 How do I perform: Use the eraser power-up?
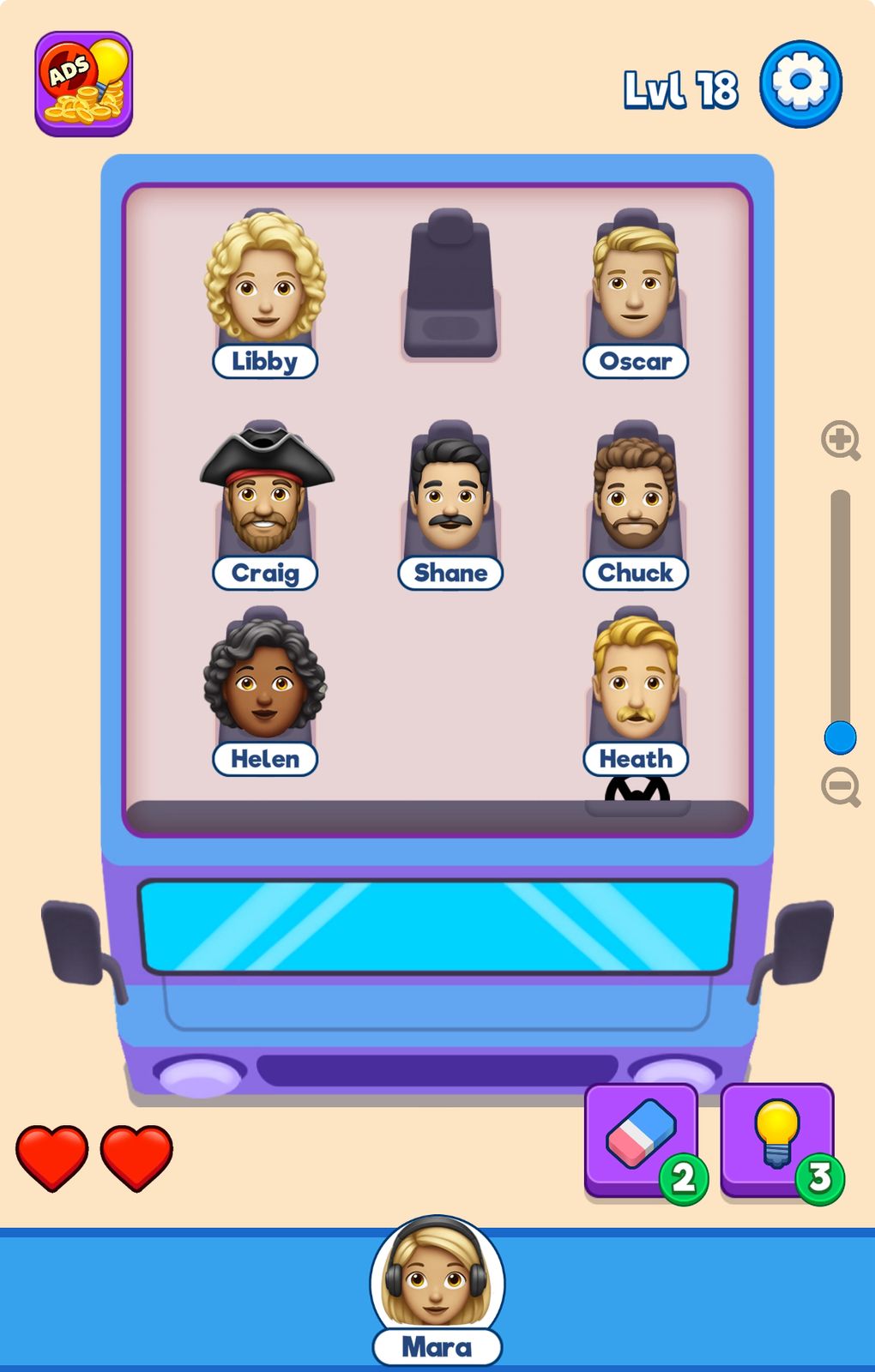[641, 1139]
